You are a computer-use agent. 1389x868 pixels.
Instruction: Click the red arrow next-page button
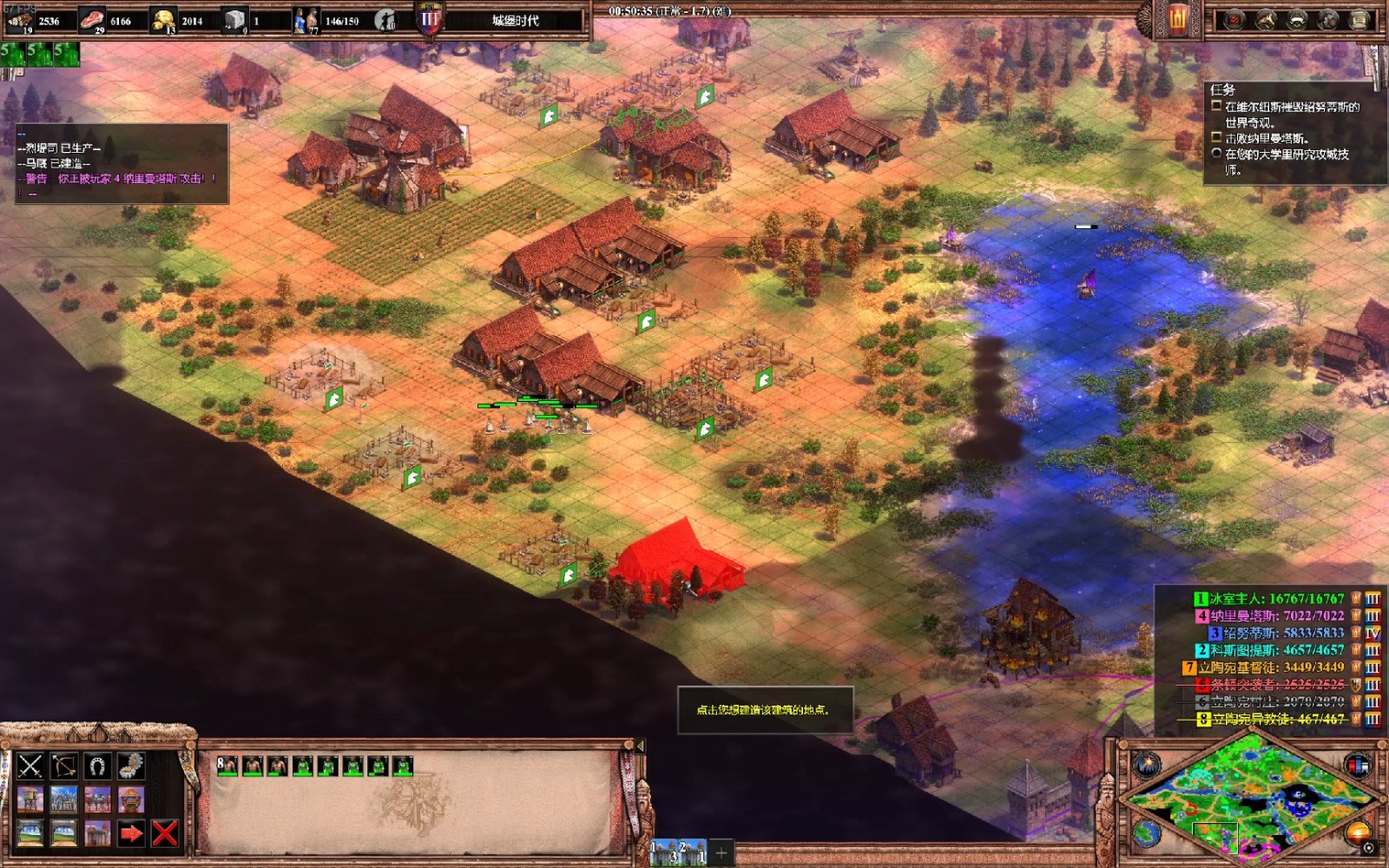click(x=131, y=833)
